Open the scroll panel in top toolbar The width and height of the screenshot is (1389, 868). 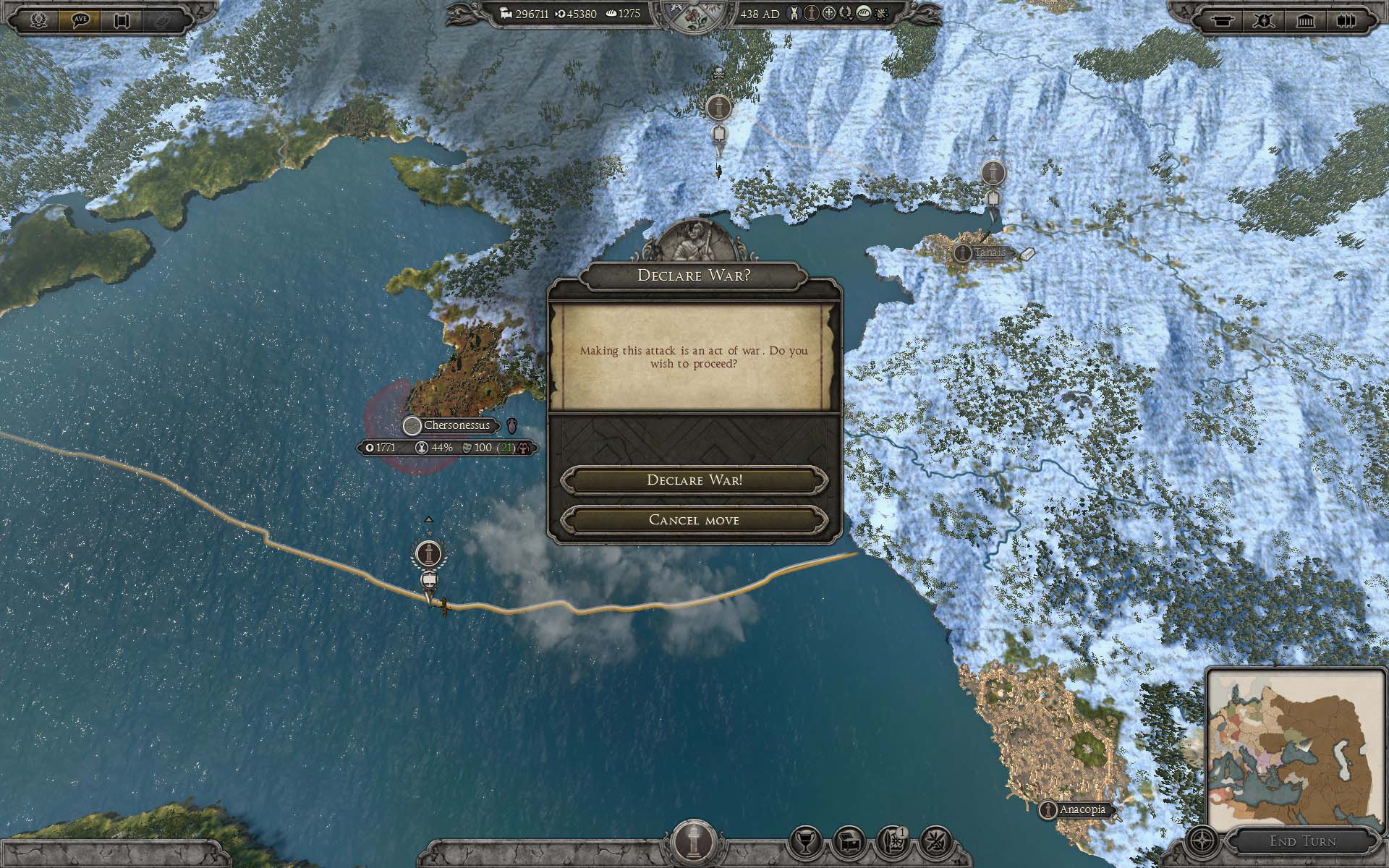pyautogui.click(x=121, y=19)
